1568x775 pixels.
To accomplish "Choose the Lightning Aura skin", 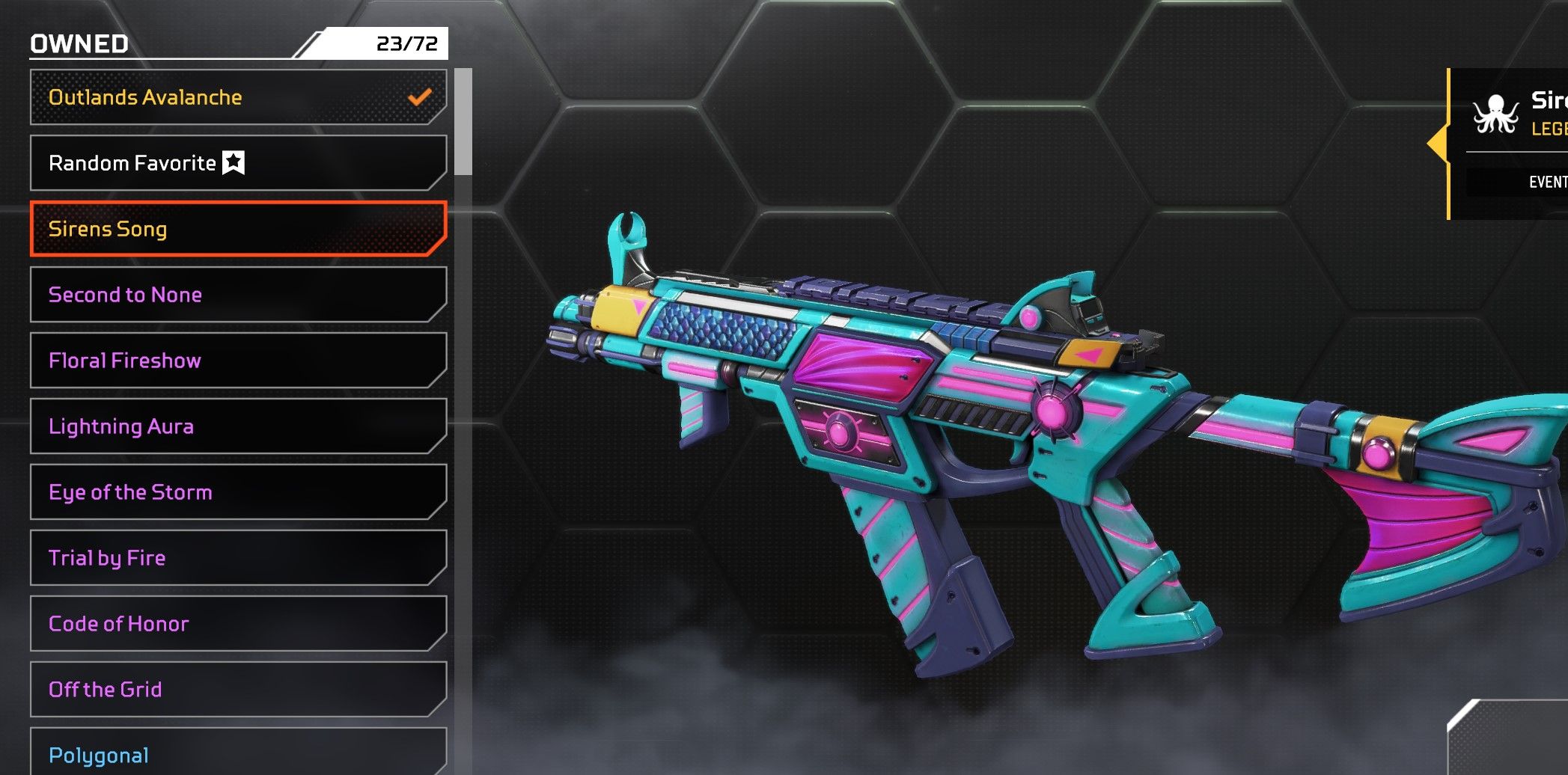I will (238, 426).
